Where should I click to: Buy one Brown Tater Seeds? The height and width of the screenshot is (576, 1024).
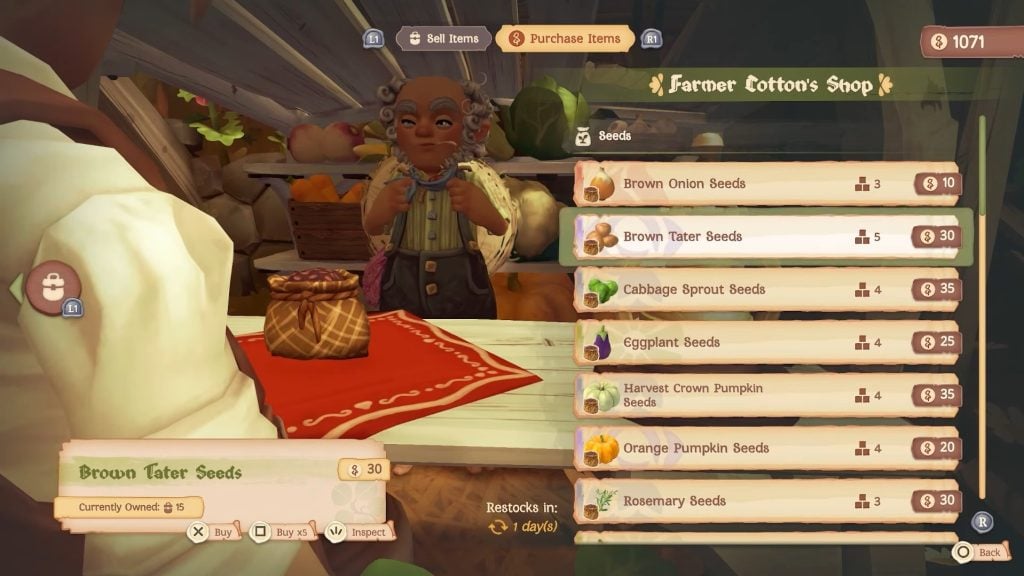click(212, 532)
